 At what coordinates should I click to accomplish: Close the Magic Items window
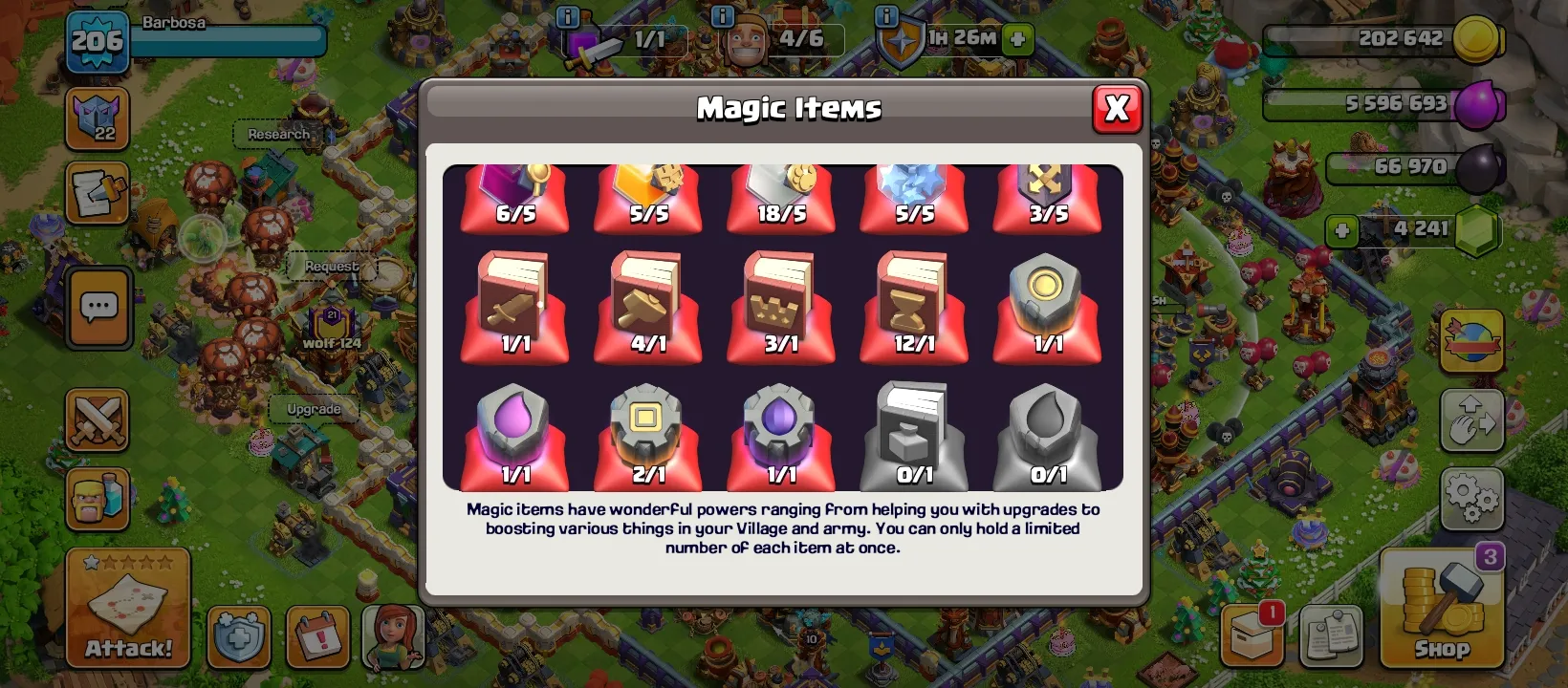tap(1117, 108)
